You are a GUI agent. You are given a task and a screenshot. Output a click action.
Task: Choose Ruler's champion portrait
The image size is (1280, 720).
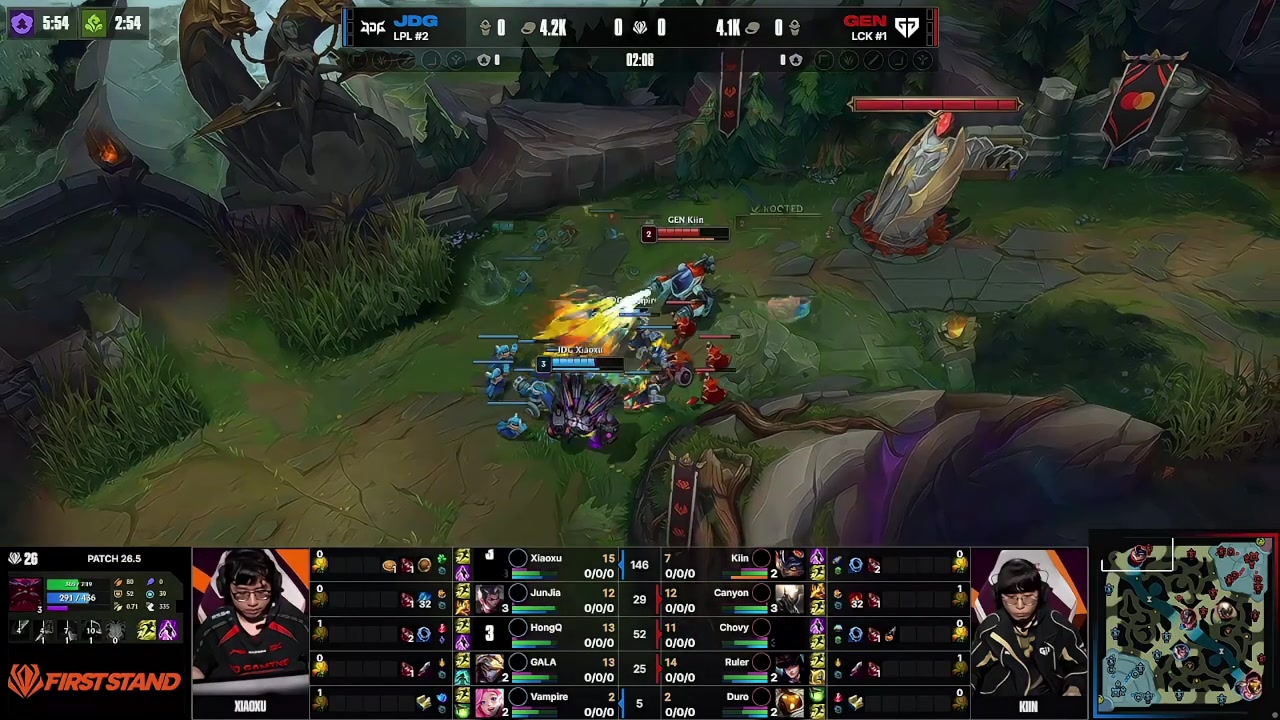click(x=789, y=668)
